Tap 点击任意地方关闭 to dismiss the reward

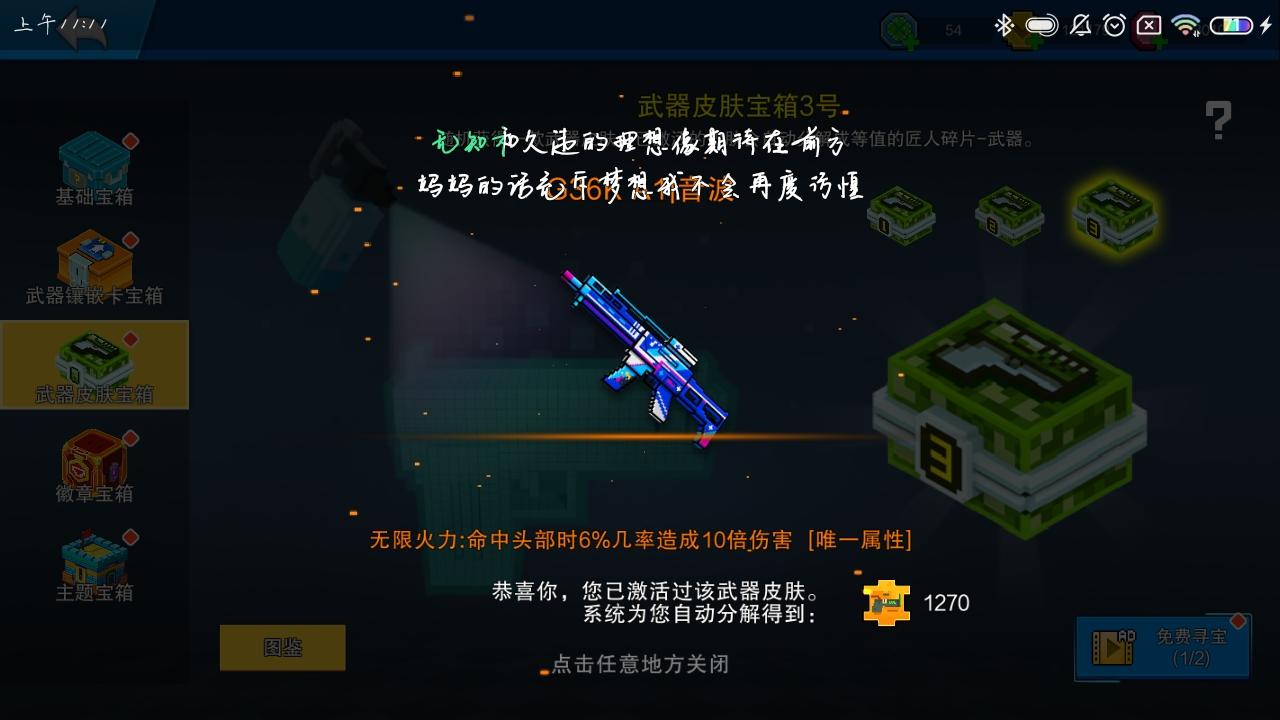pyautogui.click(x=640, y=665)
